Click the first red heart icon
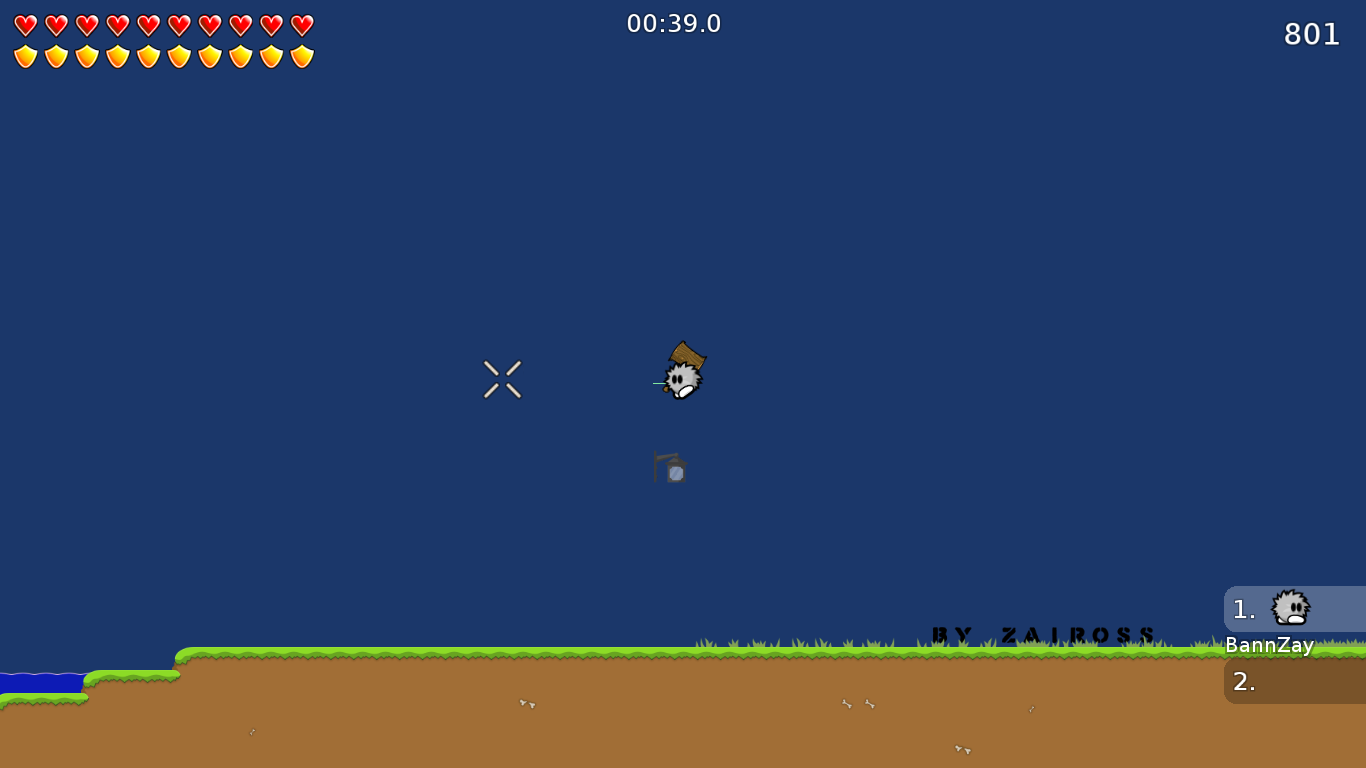This screenshot has width=1366, height=768. pyautogui.click(x=25, y=25)
